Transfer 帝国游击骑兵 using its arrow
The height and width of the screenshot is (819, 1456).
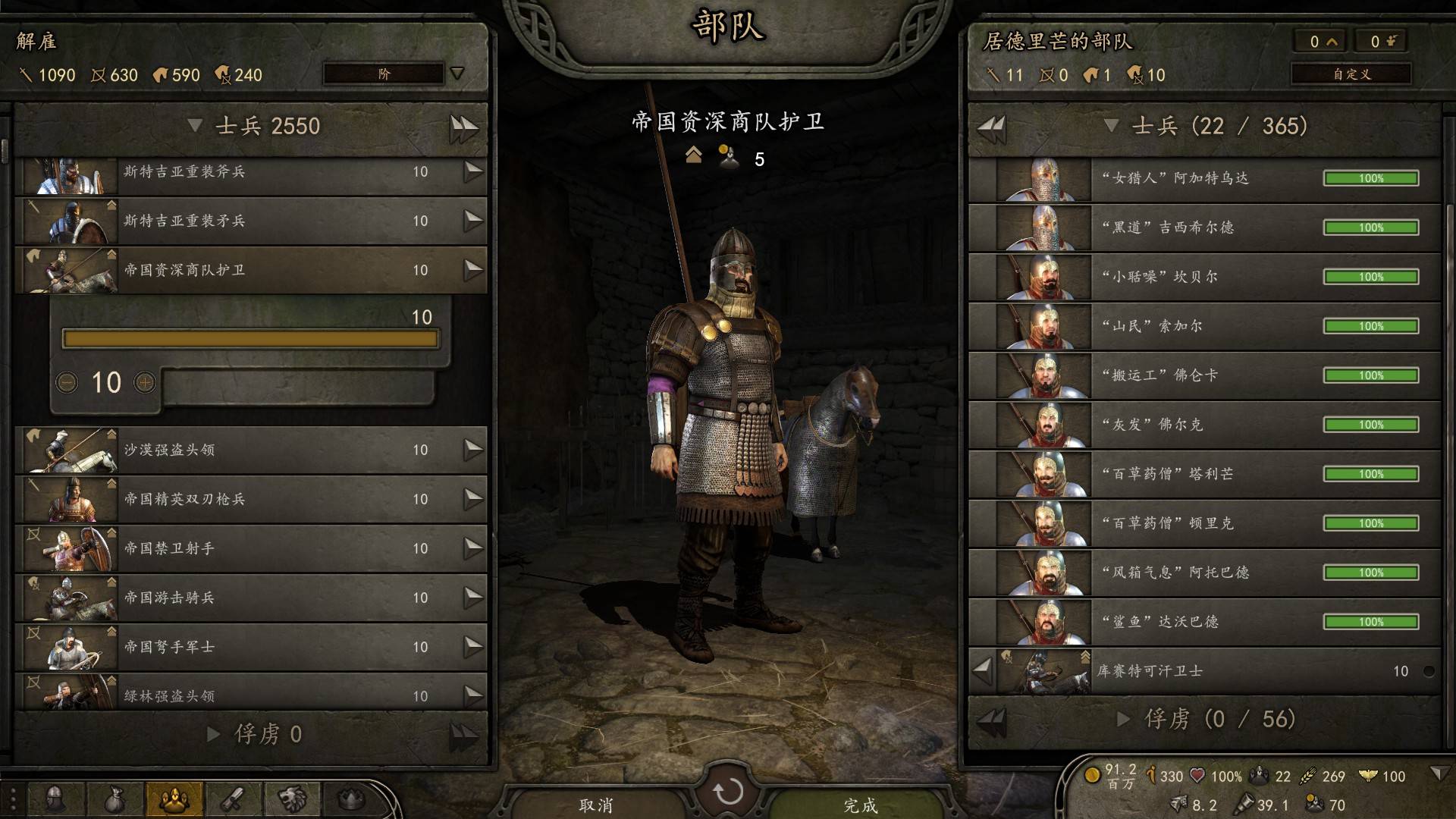[473, 598]
